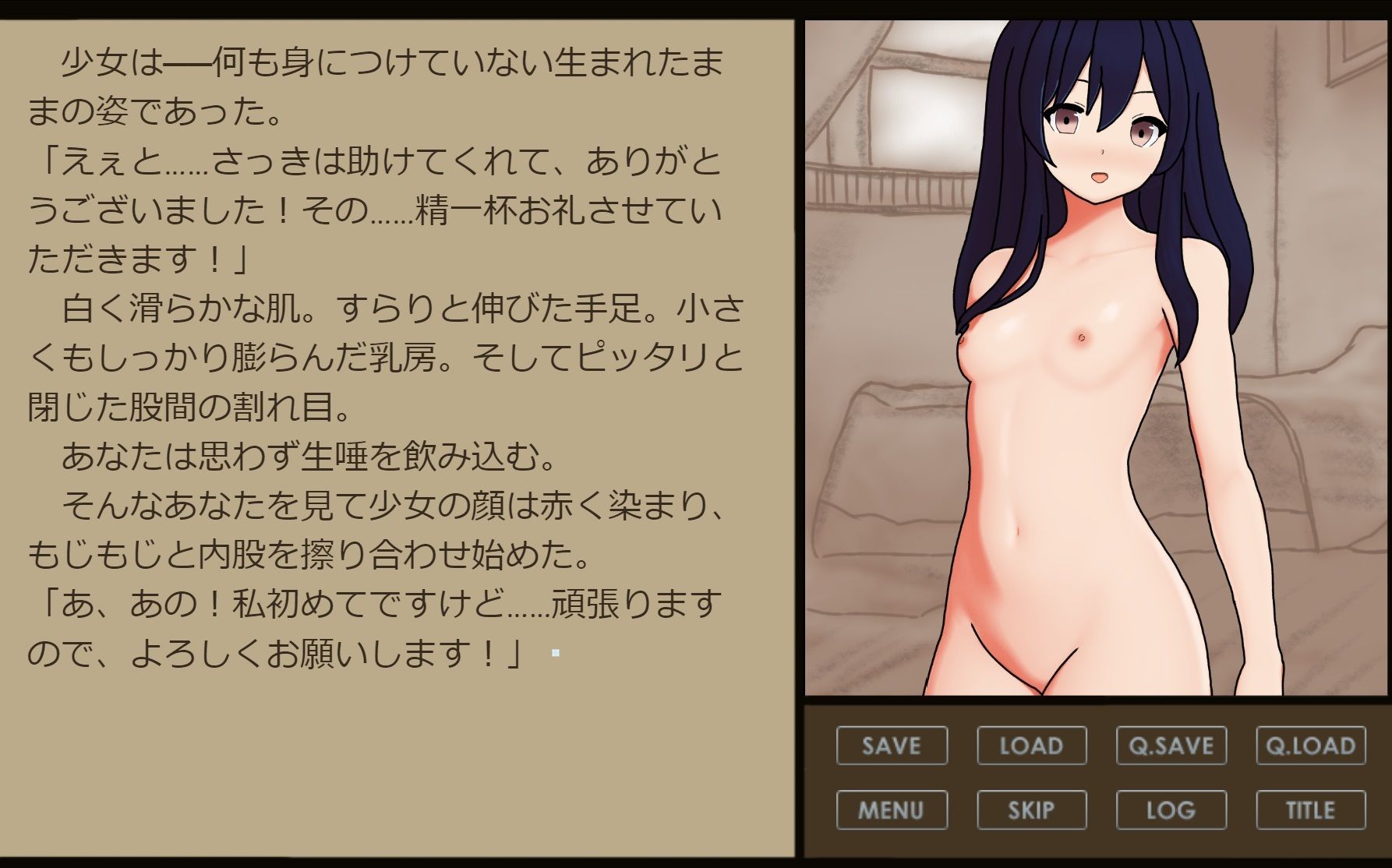Return to the TITLE screen
1392x868 pixels.
[x=1310, y=810]
